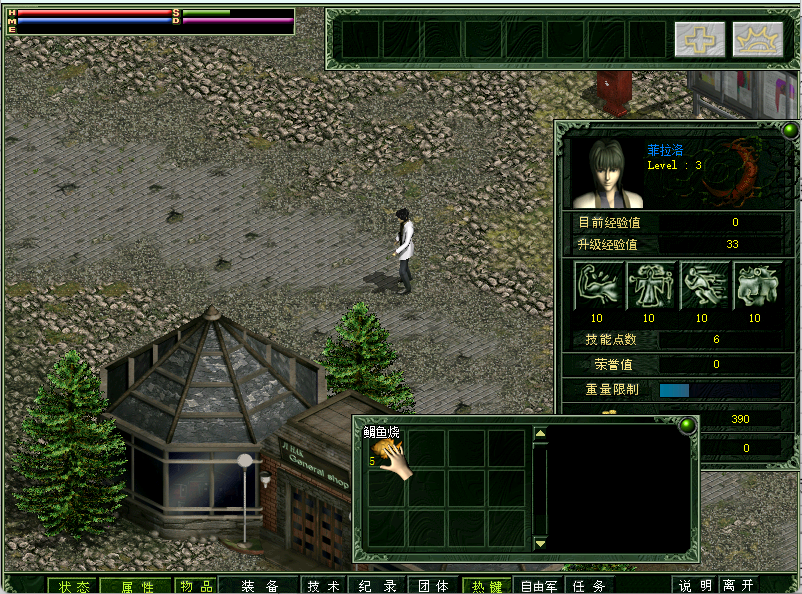The width and height of the screenshot is (802, 594).
Task: Open the 状态 status menu
Action: tap(73, 586)
